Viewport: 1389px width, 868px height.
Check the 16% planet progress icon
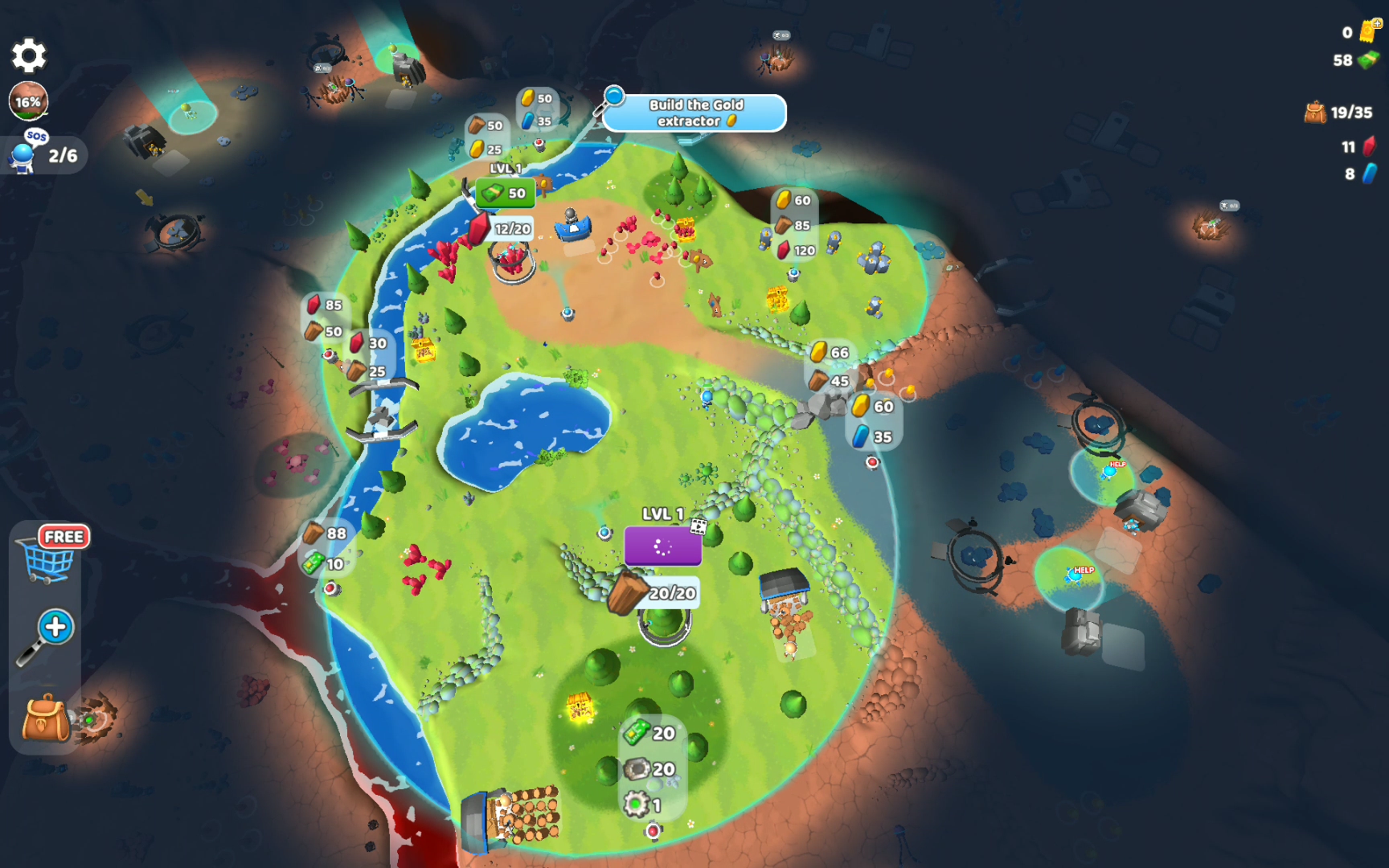pos(28,101)
